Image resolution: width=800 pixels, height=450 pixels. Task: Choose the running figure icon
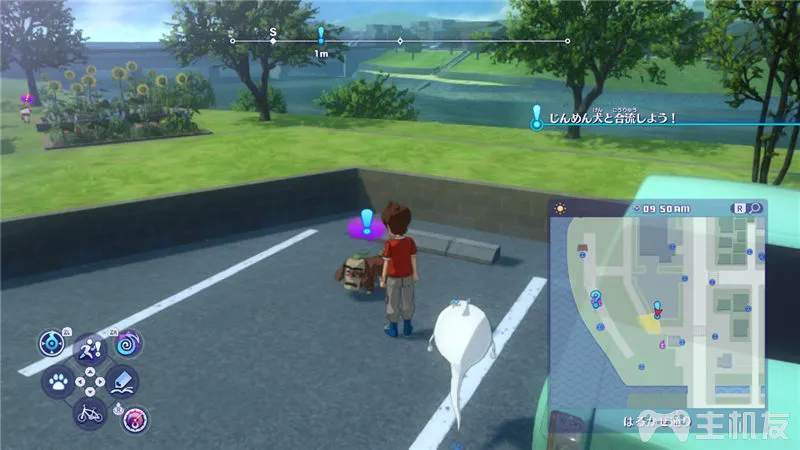pyautogui.click(x=90, y=349)
